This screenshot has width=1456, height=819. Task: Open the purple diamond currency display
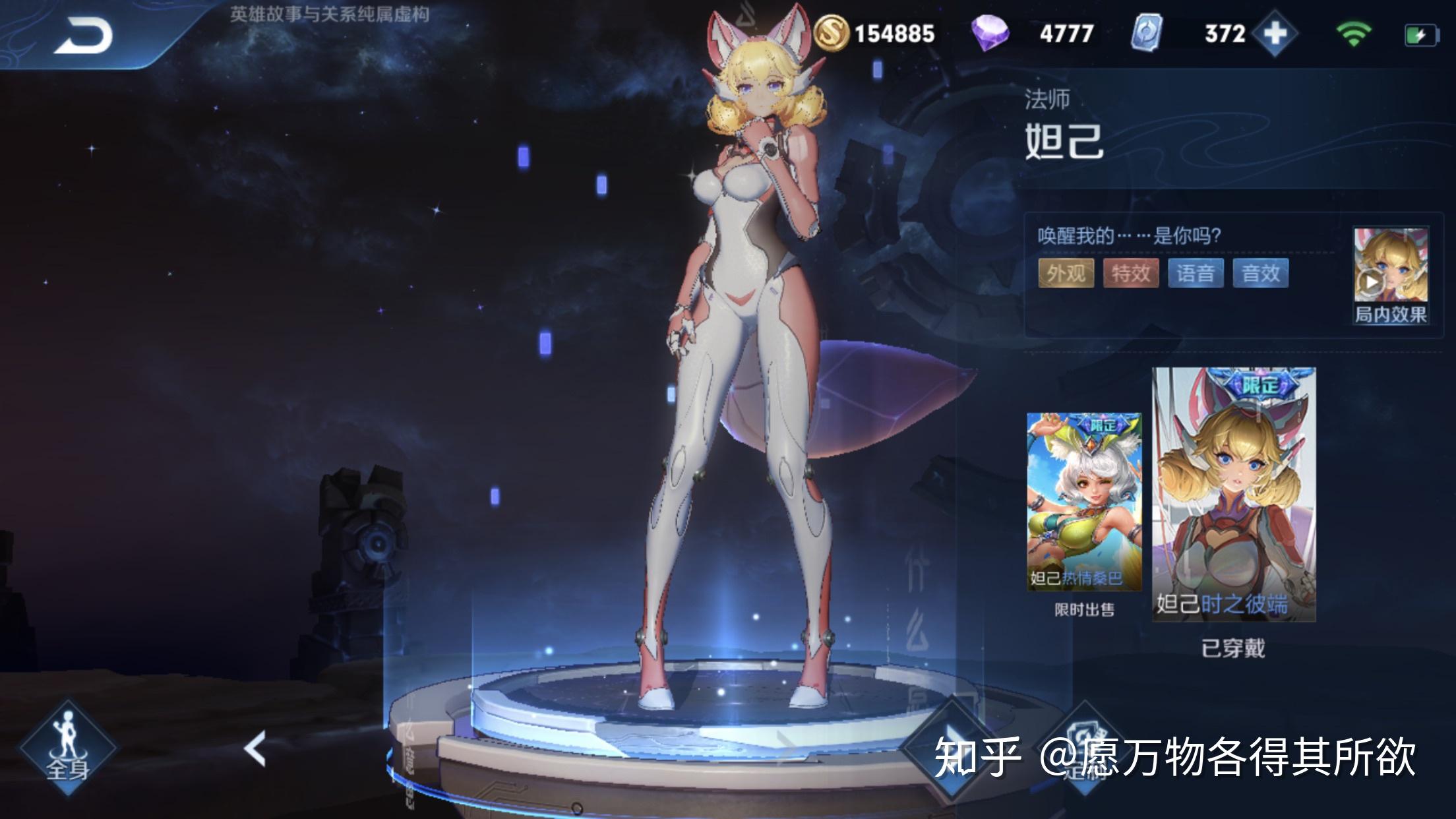[1033, 34]
